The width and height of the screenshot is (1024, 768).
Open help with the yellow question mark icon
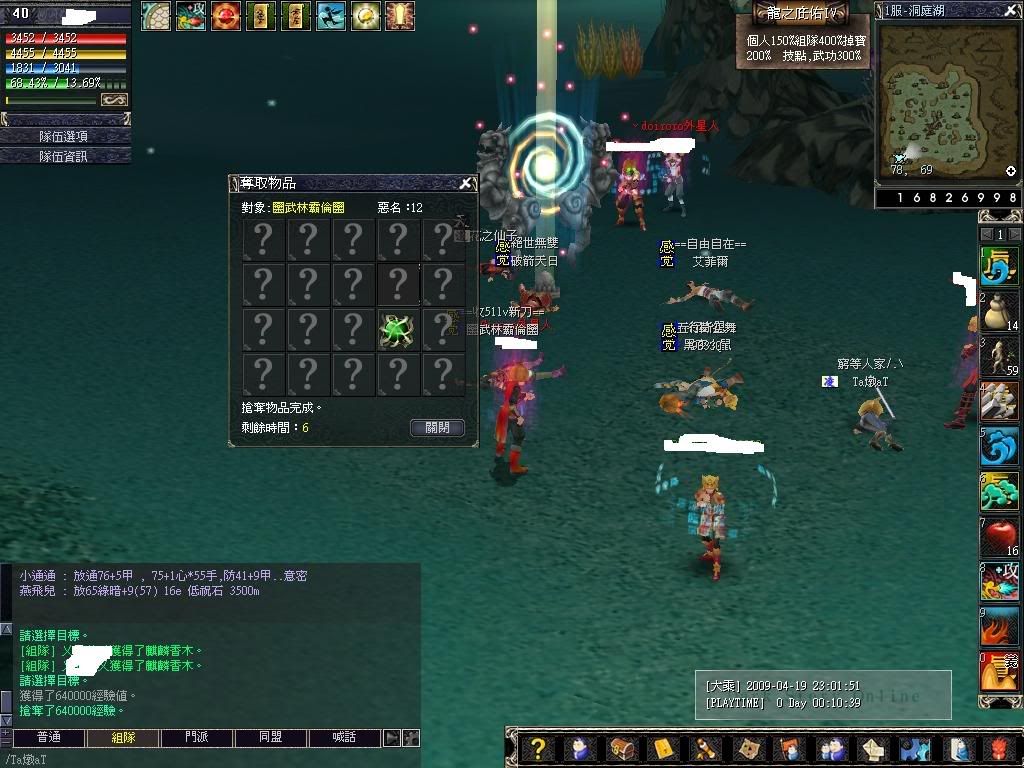pyautogui.click(x=538, y=749)
